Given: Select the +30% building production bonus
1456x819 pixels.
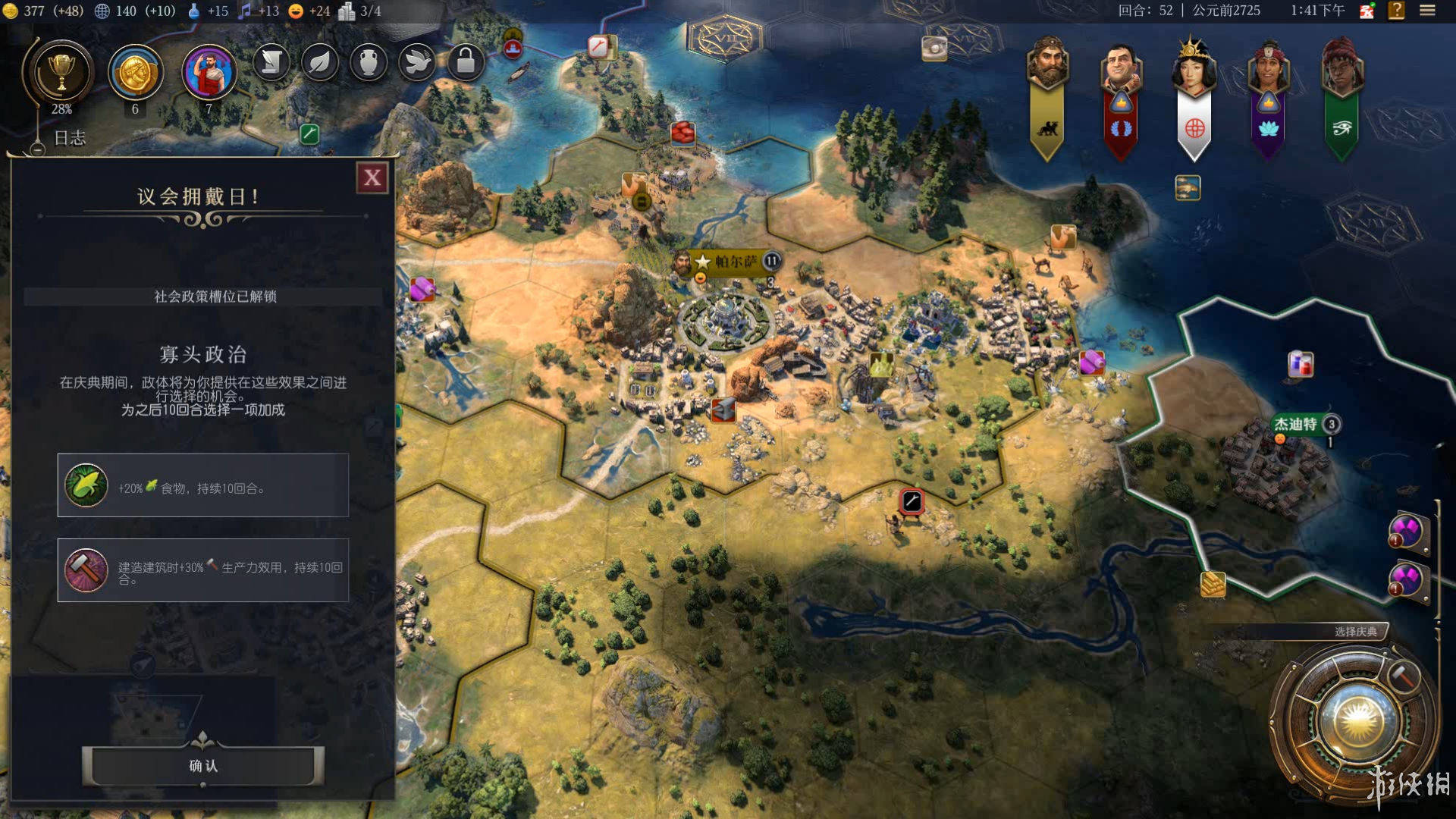Looking at the screenshot, I should click(203, 570).
